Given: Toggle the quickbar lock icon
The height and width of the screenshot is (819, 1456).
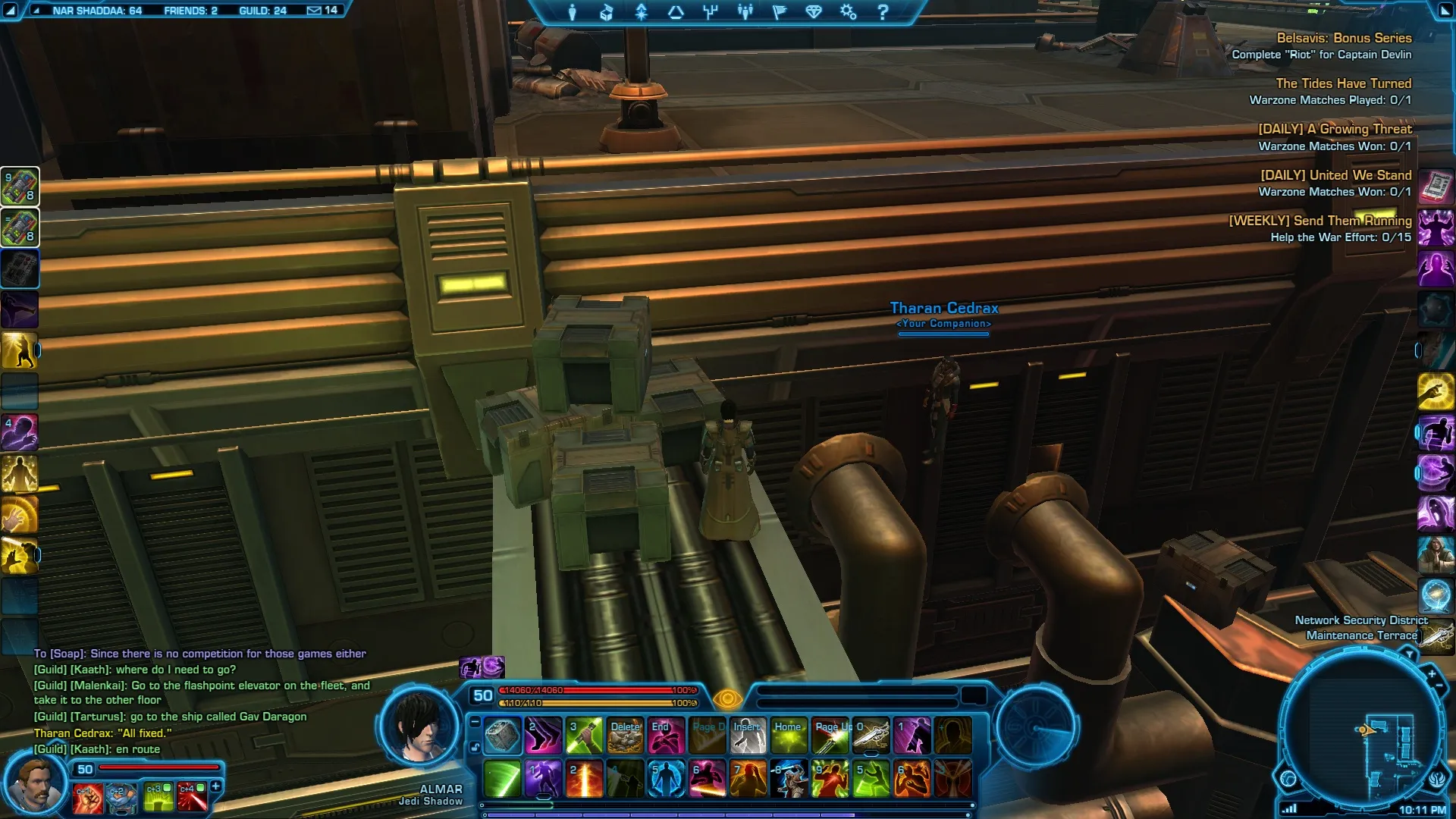Looking at the screenshot, I should coord(475,748).
